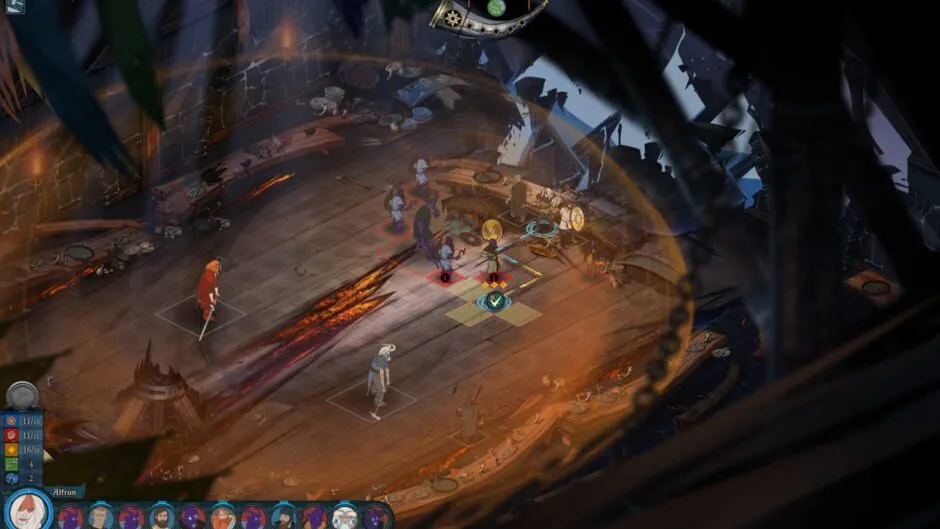Image resolution: width=940 pixels, height=529 pixels.
Task: Choose the orange-bearded varl's initiative portrait
Action: click(x=222, y=517)
